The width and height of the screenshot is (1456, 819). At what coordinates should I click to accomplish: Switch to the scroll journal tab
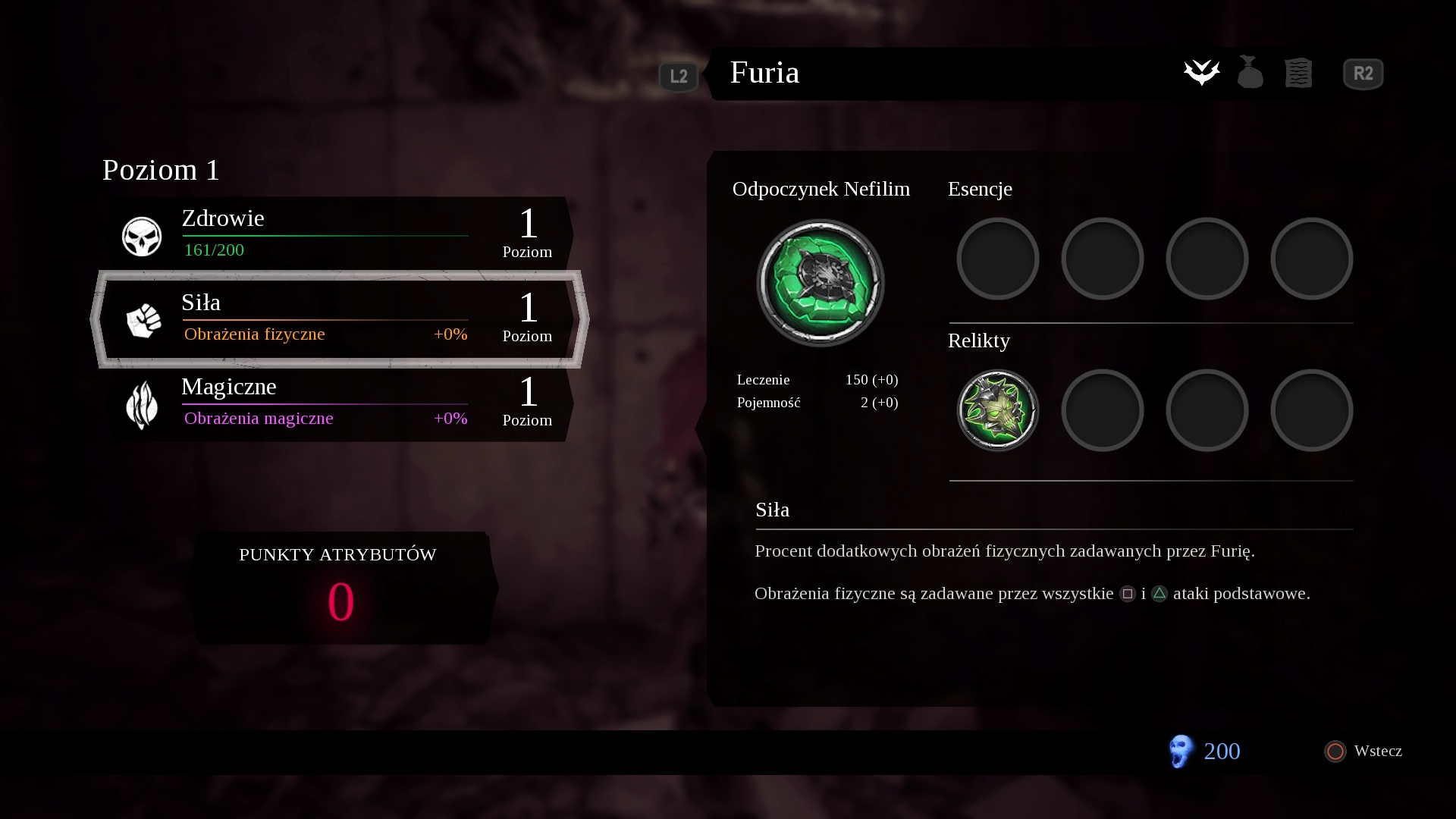pos(1298,73)
